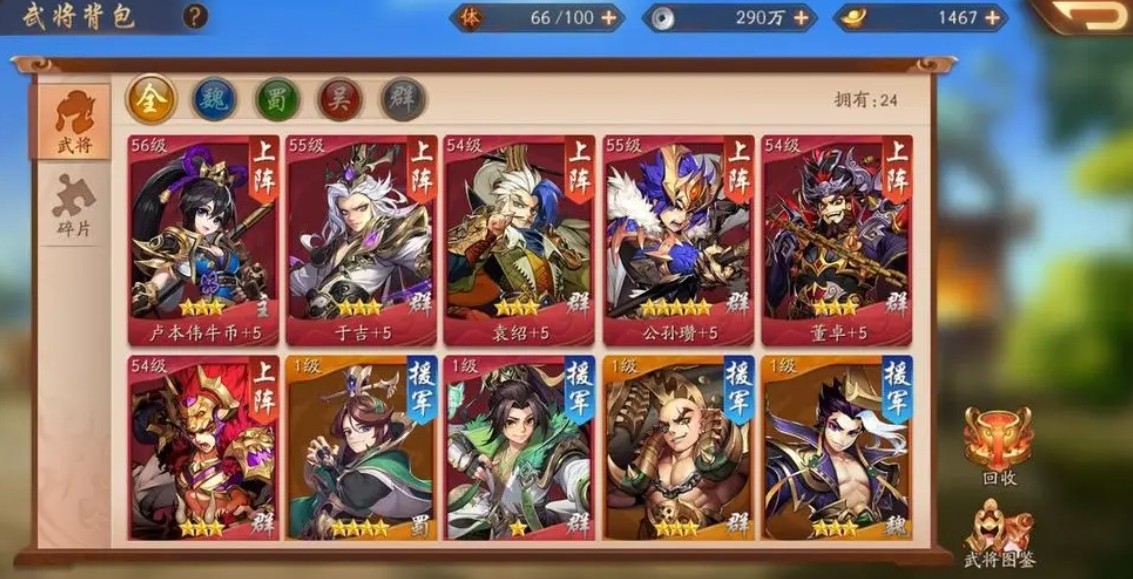1133x579 pixels.
Task: Open the 武将 heroes tab
Action: click(x=74, y=122)
